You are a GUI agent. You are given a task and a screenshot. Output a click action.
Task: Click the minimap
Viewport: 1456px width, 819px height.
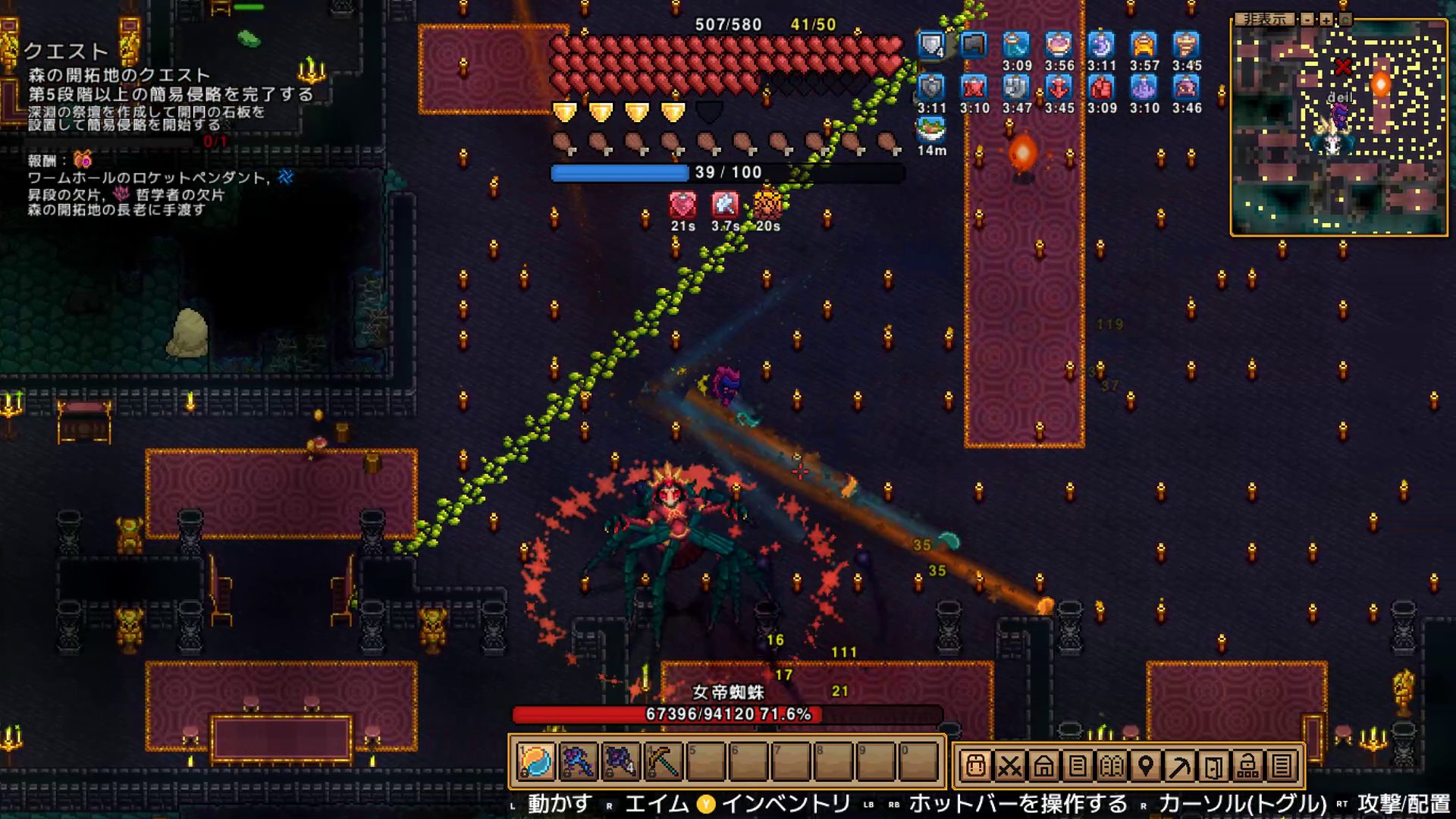pyautogui.click(x=1338, y=136)
